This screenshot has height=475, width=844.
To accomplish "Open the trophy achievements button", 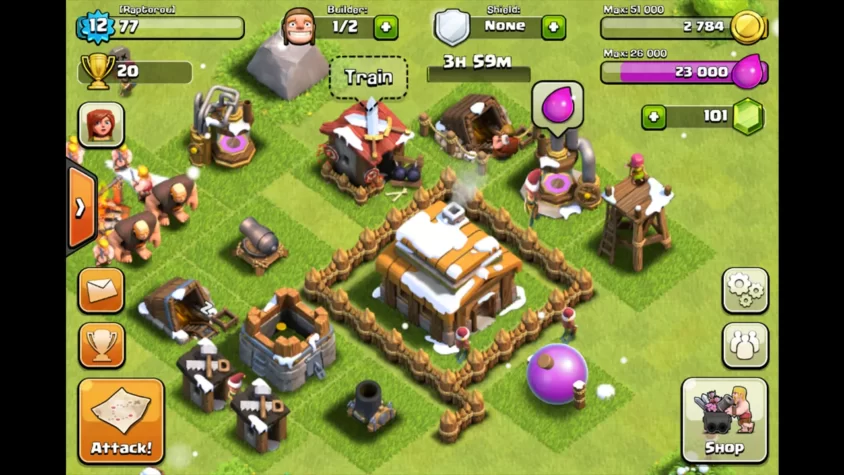I will tap(102, 344).
